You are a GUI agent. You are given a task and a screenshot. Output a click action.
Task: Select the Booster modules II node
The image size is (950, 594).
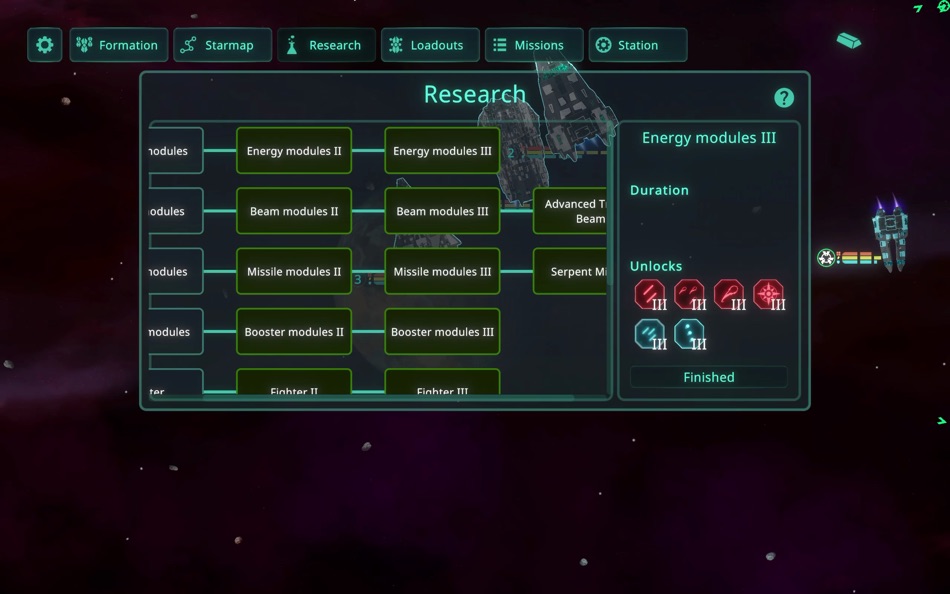(x=294, y=332)
